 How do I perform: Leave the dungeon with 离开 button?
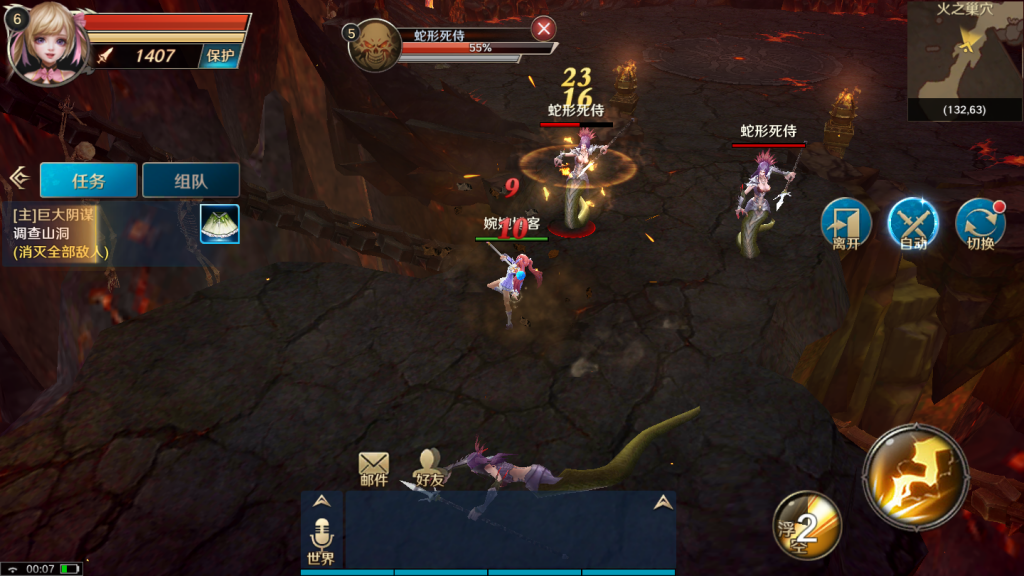pos(846,224)
